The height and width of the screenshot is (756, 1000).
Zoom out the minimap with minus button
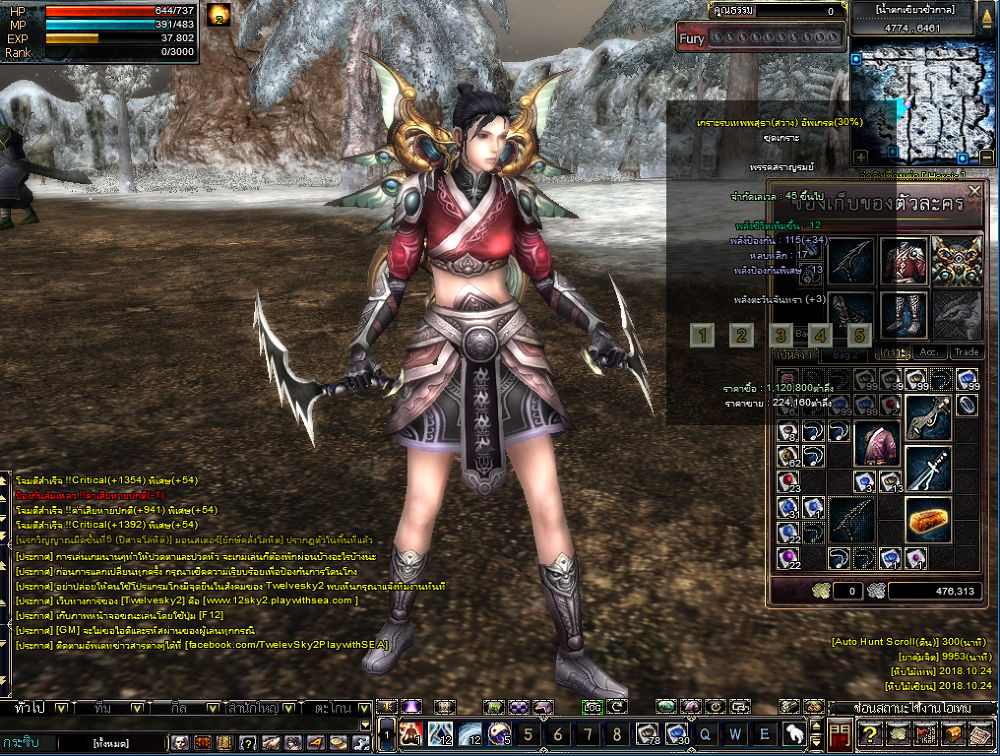click(986, 157)
